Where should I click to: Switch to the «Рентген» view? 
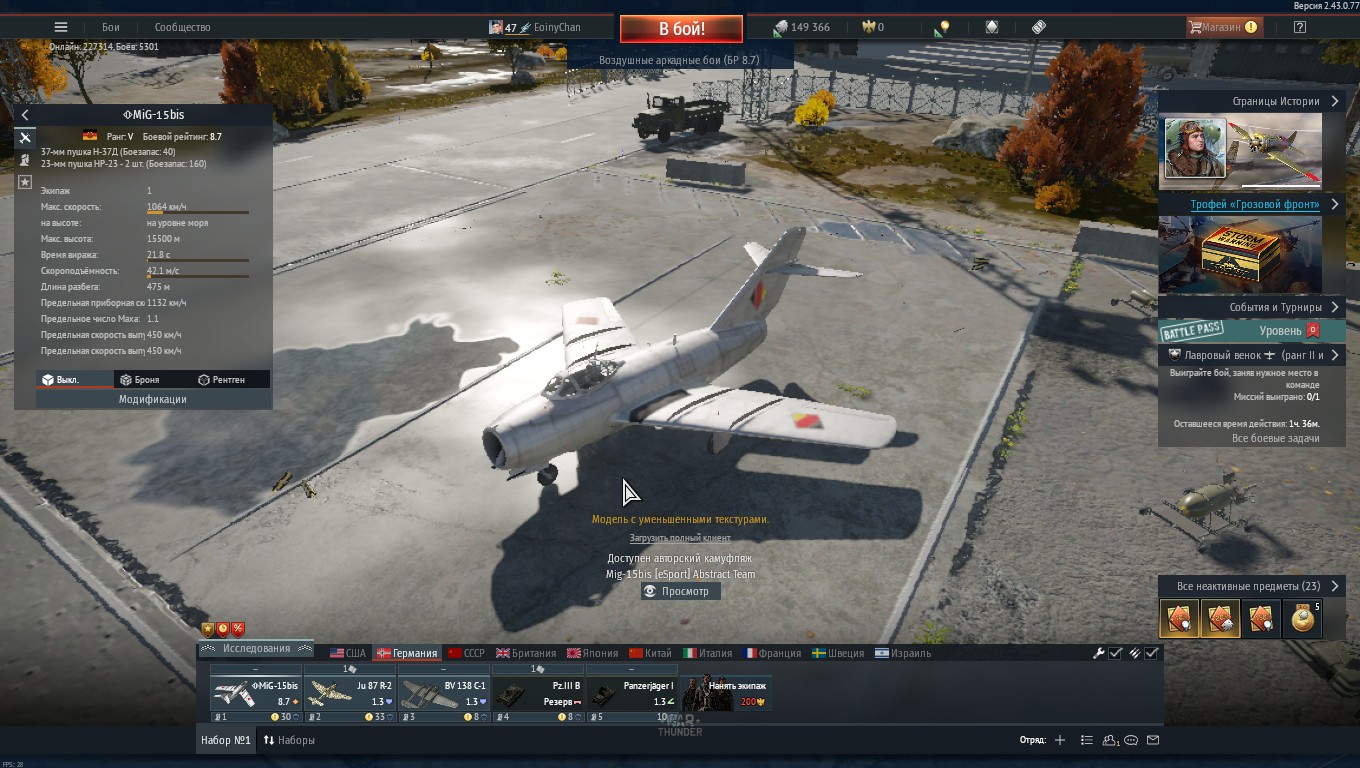click(x=221, y=380)
